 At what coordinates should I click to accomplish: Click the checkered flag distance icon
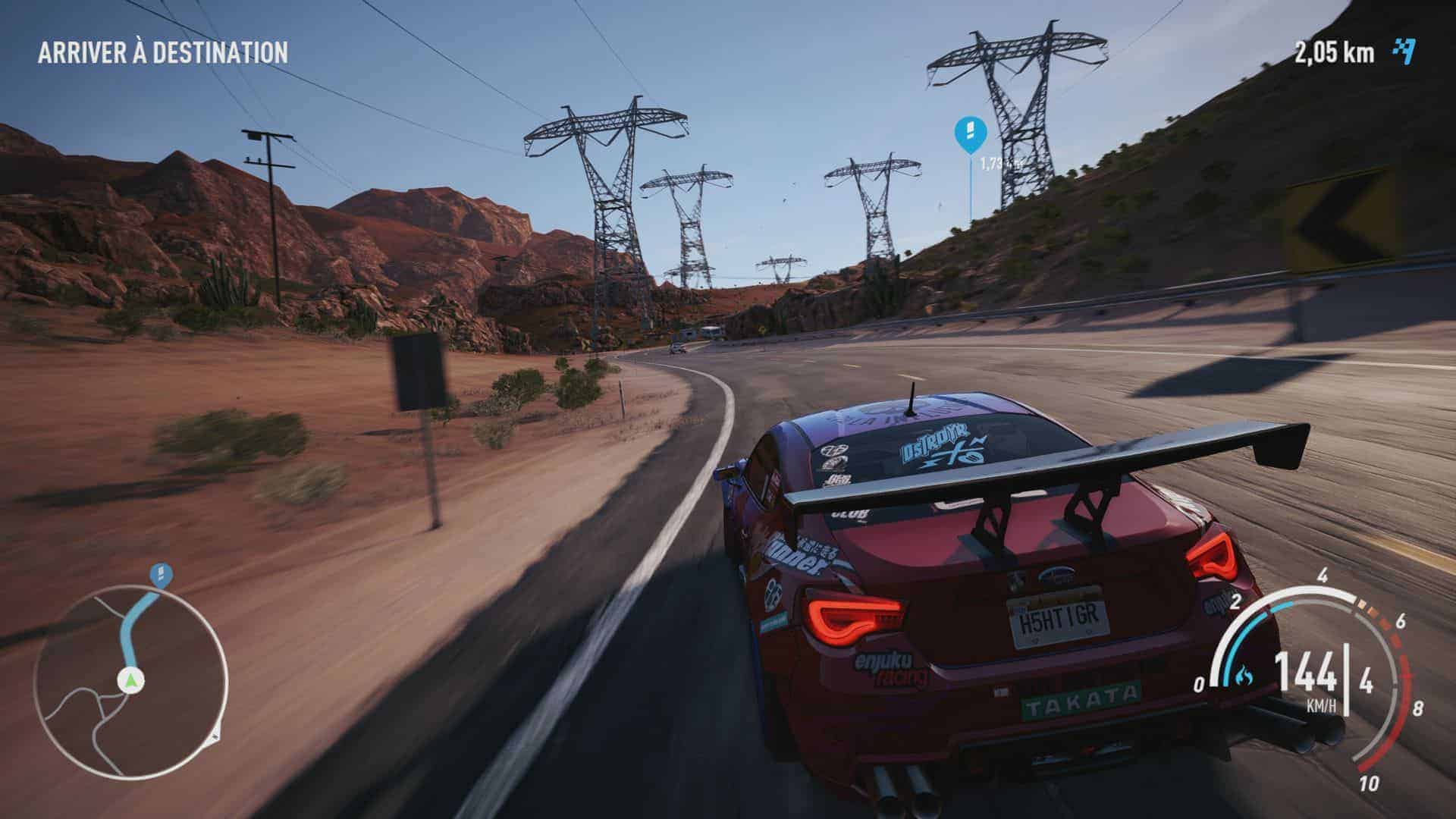click(x=1404, y=52)
